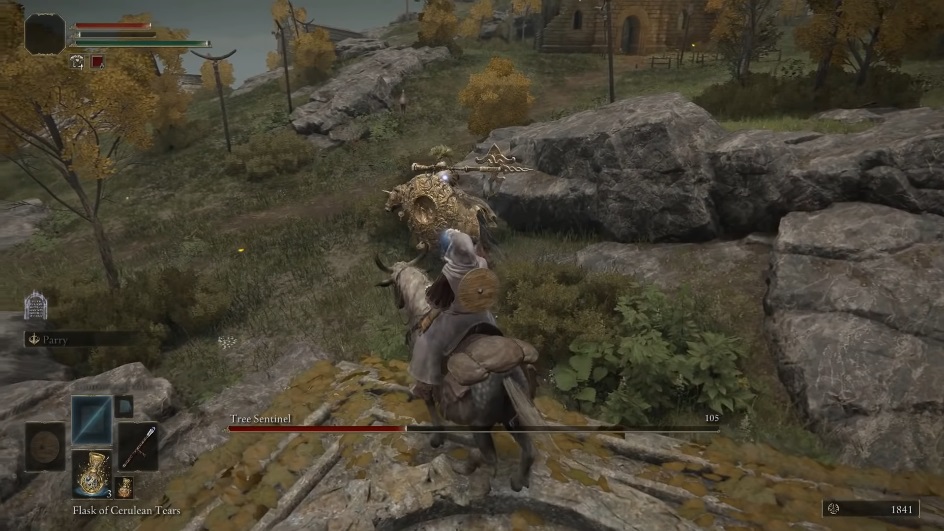Click the armor buff status icon

(77, 61)
